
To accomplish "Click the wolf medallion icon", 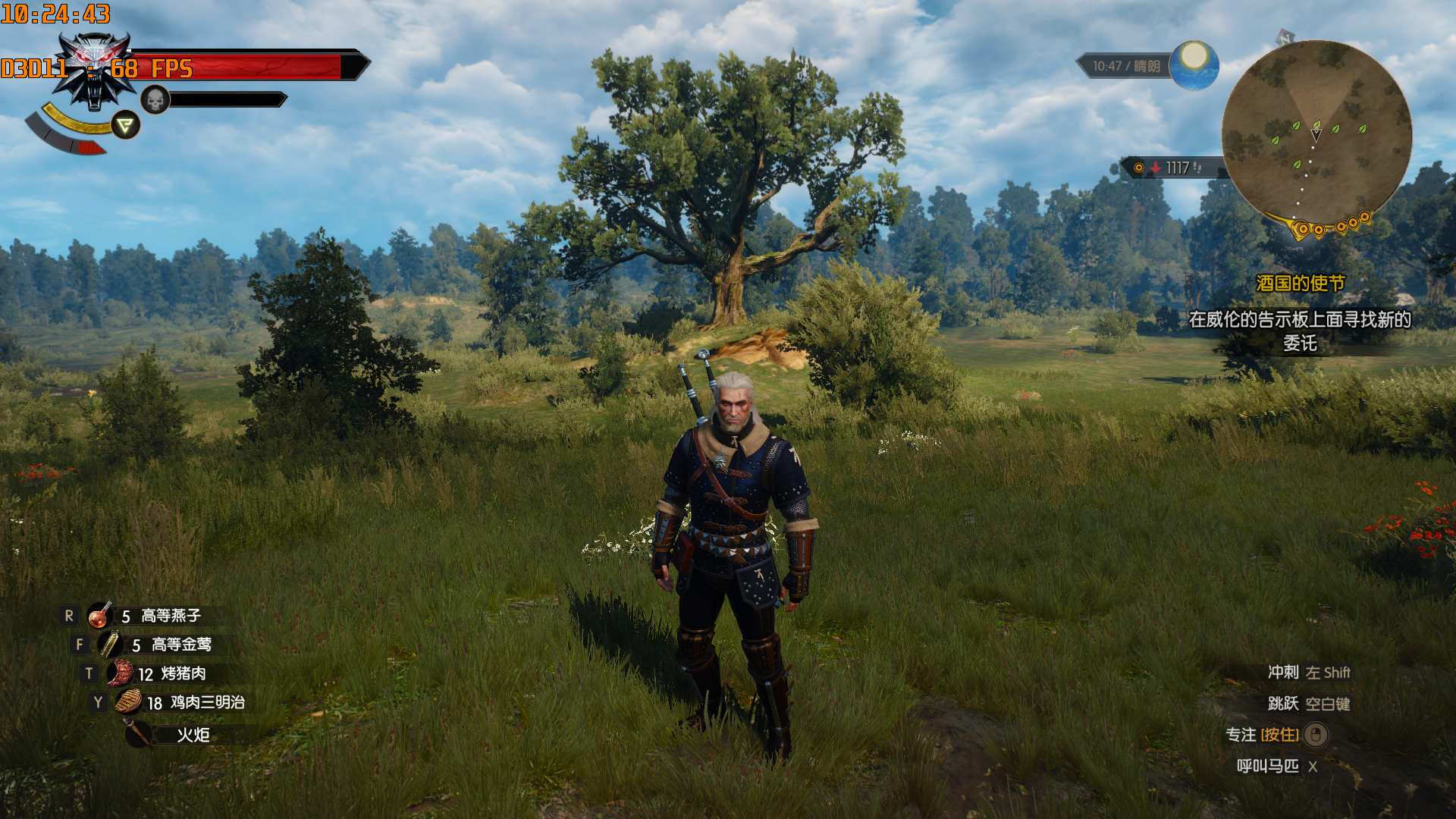I will point(96,70).
